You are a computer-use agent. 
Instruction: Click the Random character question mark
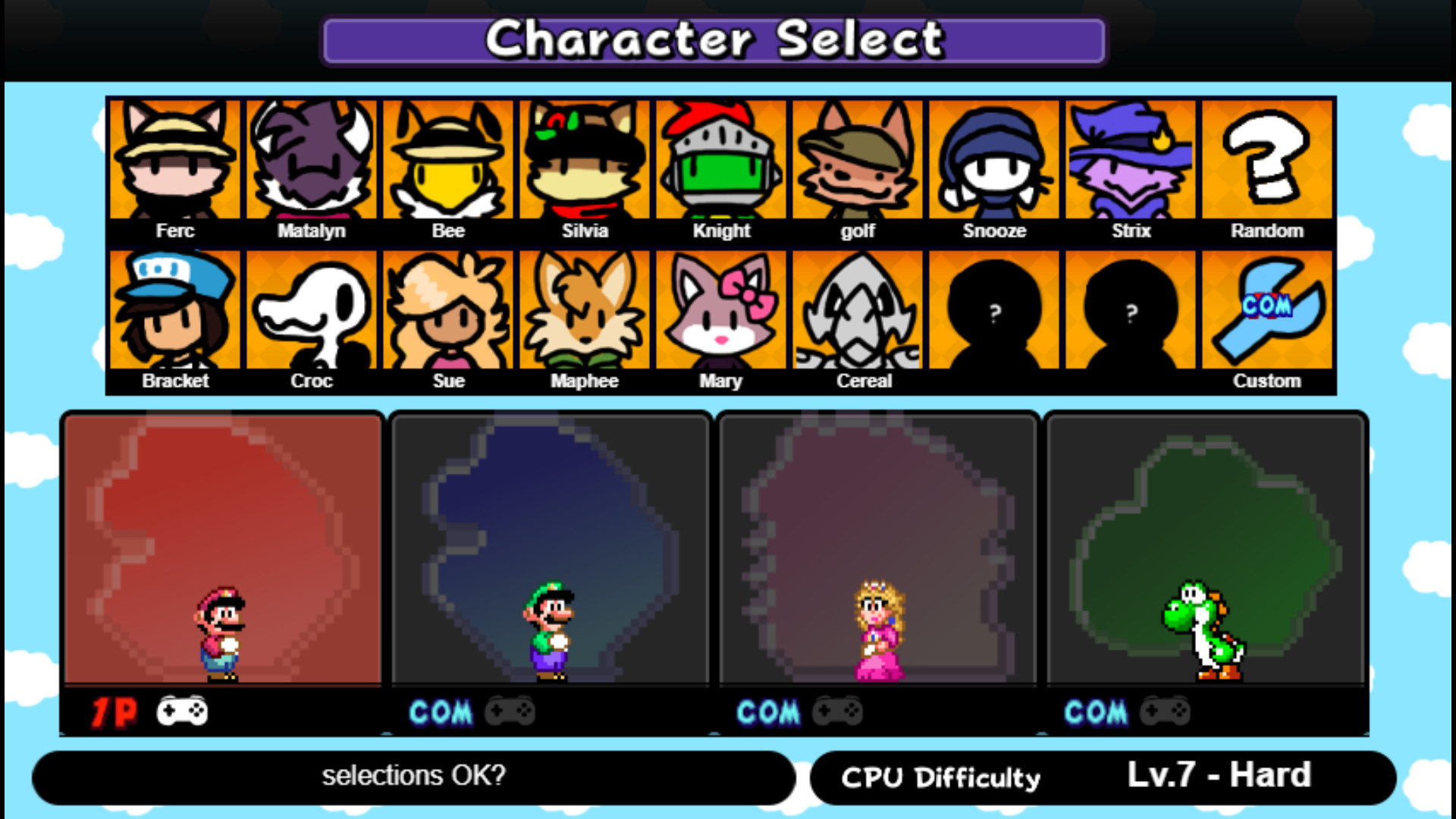1268,159
